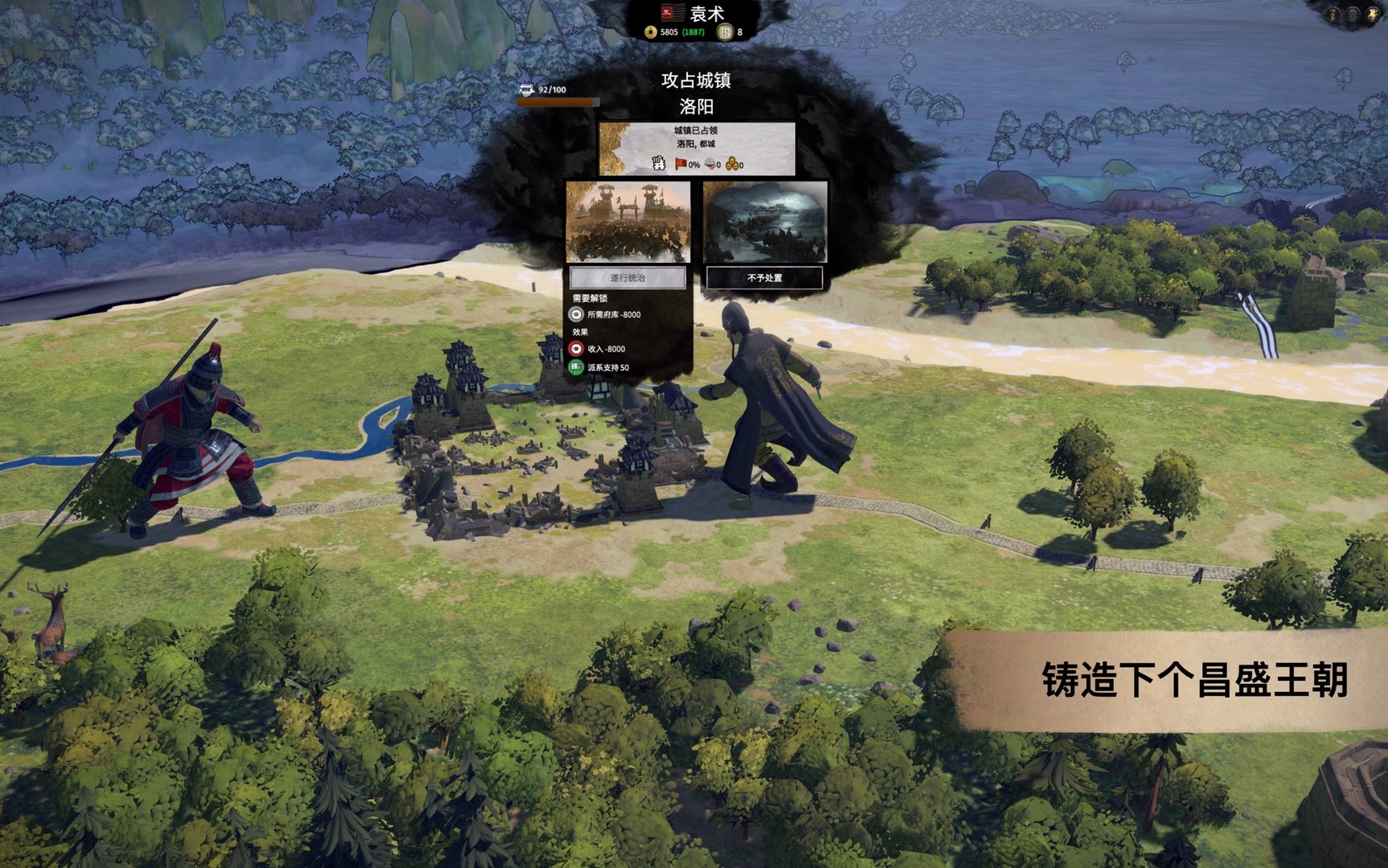The height and width of the screenshot is (868, 1388).
Task: Select the 遂行统治 option button
Action: [628, 276]
